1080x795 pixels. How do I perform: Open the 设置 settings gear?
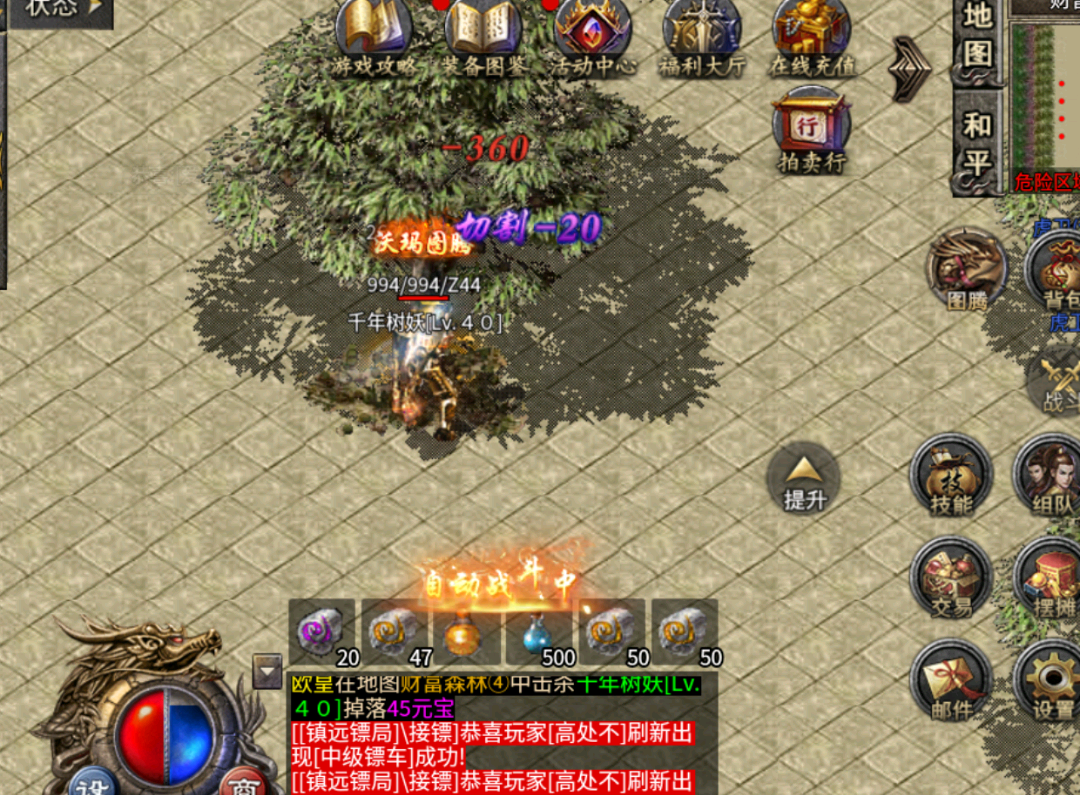1052,680
